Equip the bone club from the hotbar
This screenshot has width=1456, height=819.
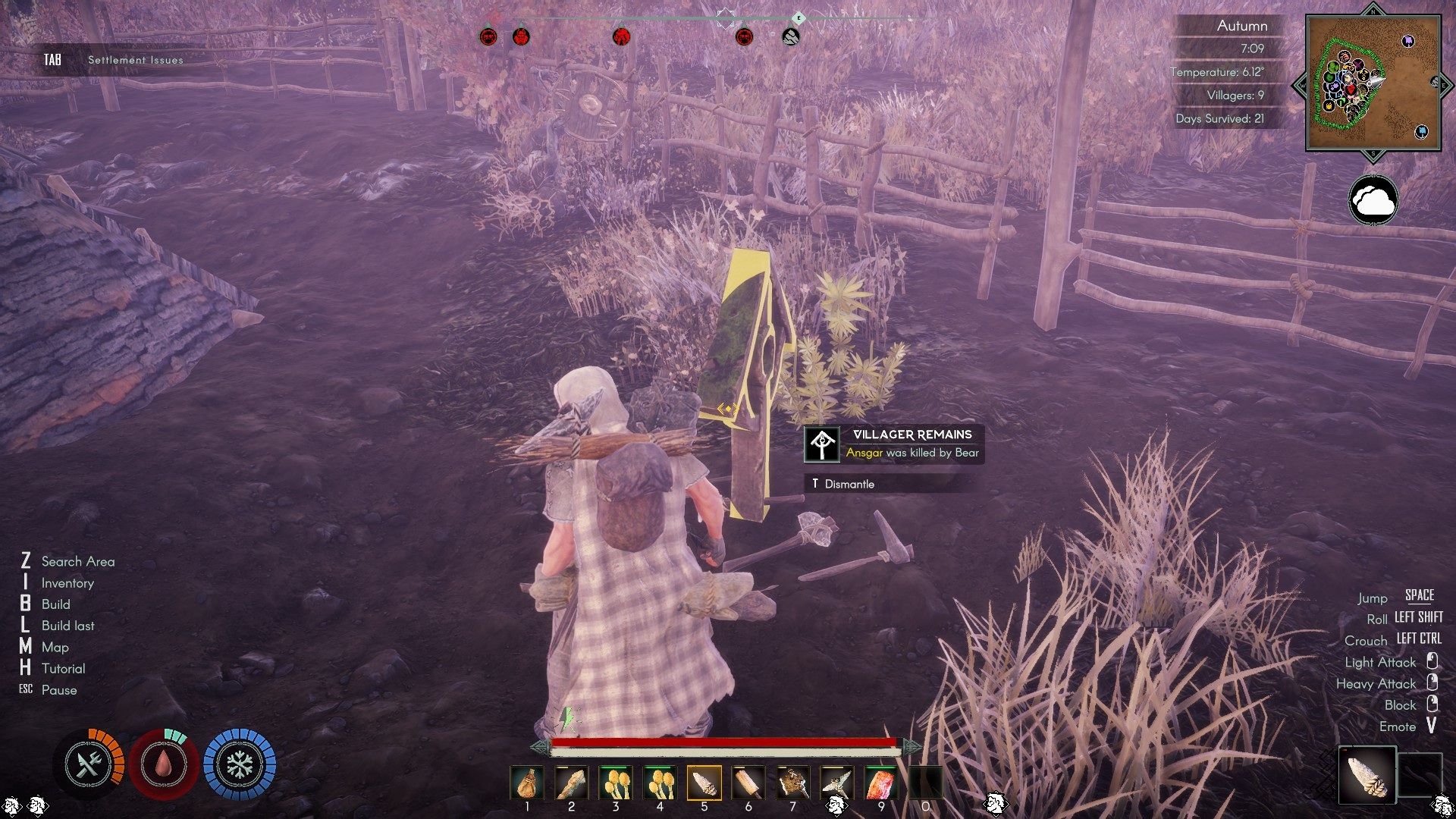point(571,782)
